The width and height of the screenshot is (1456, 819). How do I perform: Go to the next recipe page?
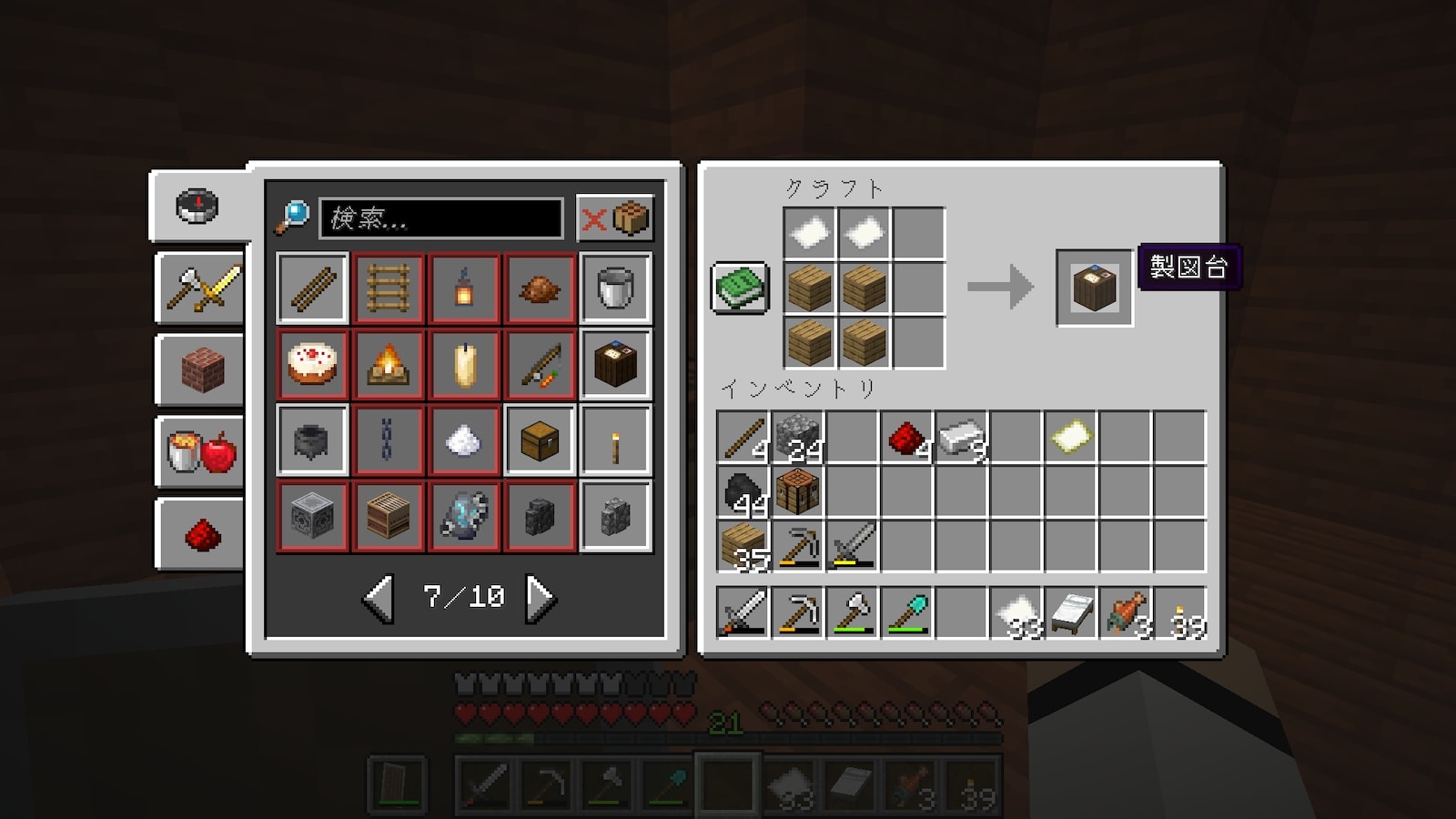(x=541, y=598)
